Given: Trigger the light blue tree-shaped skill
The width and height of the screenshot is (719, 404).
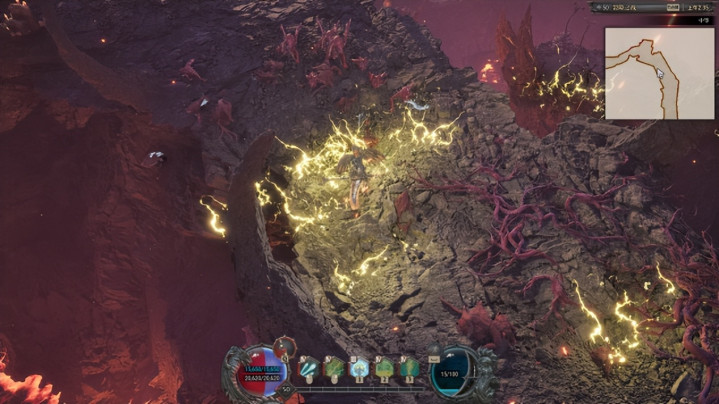Looking at the screenshot, I should [x=360, y=368].
